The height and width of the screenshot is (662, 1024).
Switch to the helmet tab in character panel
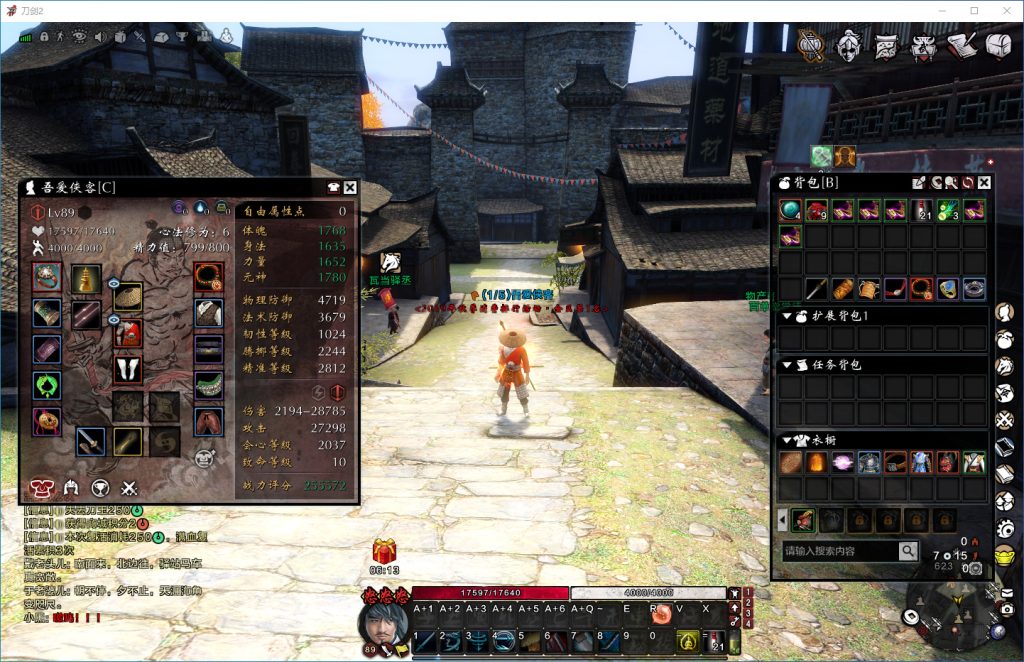pos(71,488)
